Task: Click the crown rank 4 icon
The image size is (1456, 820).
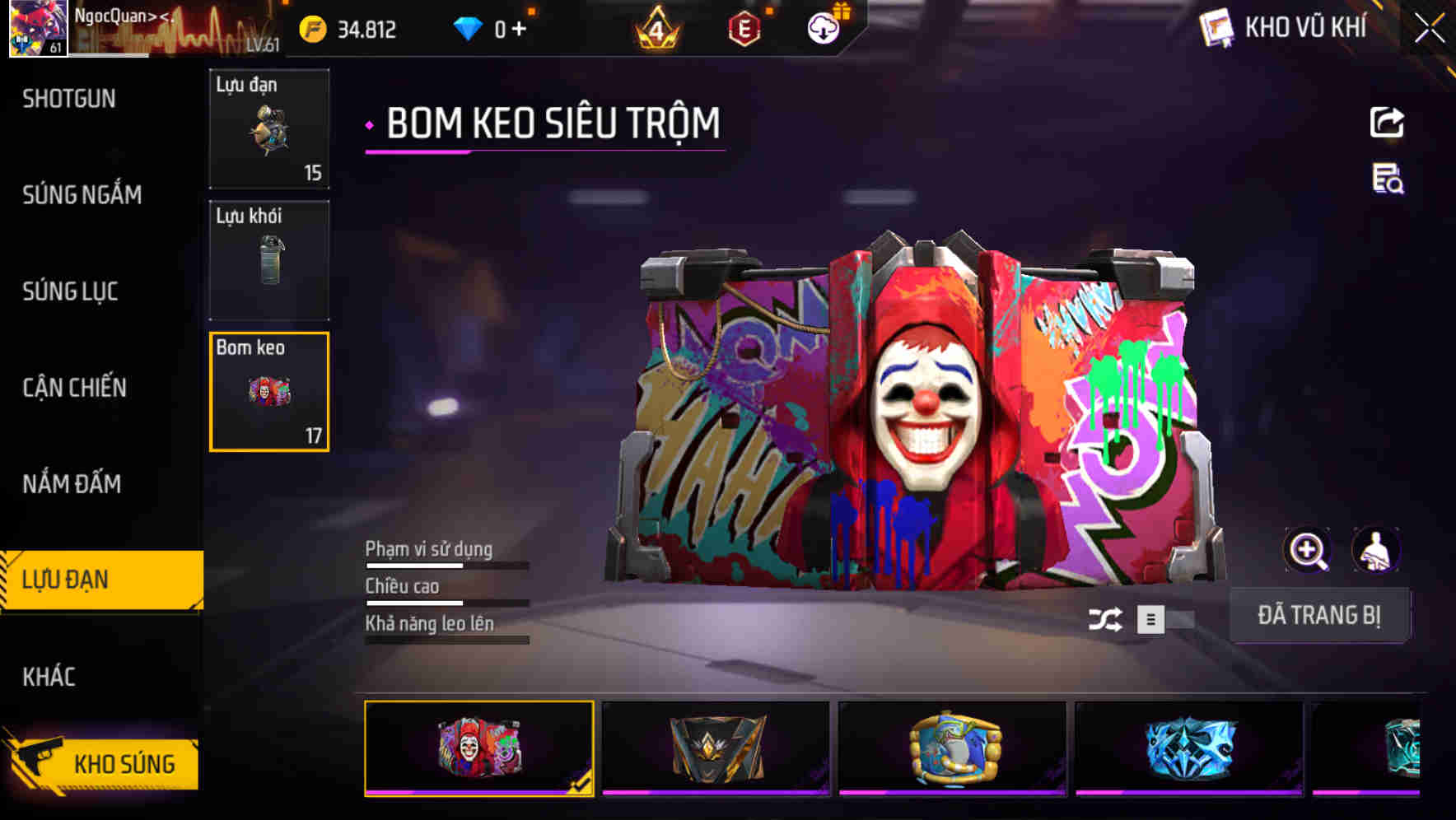Action: pos(657,26)
